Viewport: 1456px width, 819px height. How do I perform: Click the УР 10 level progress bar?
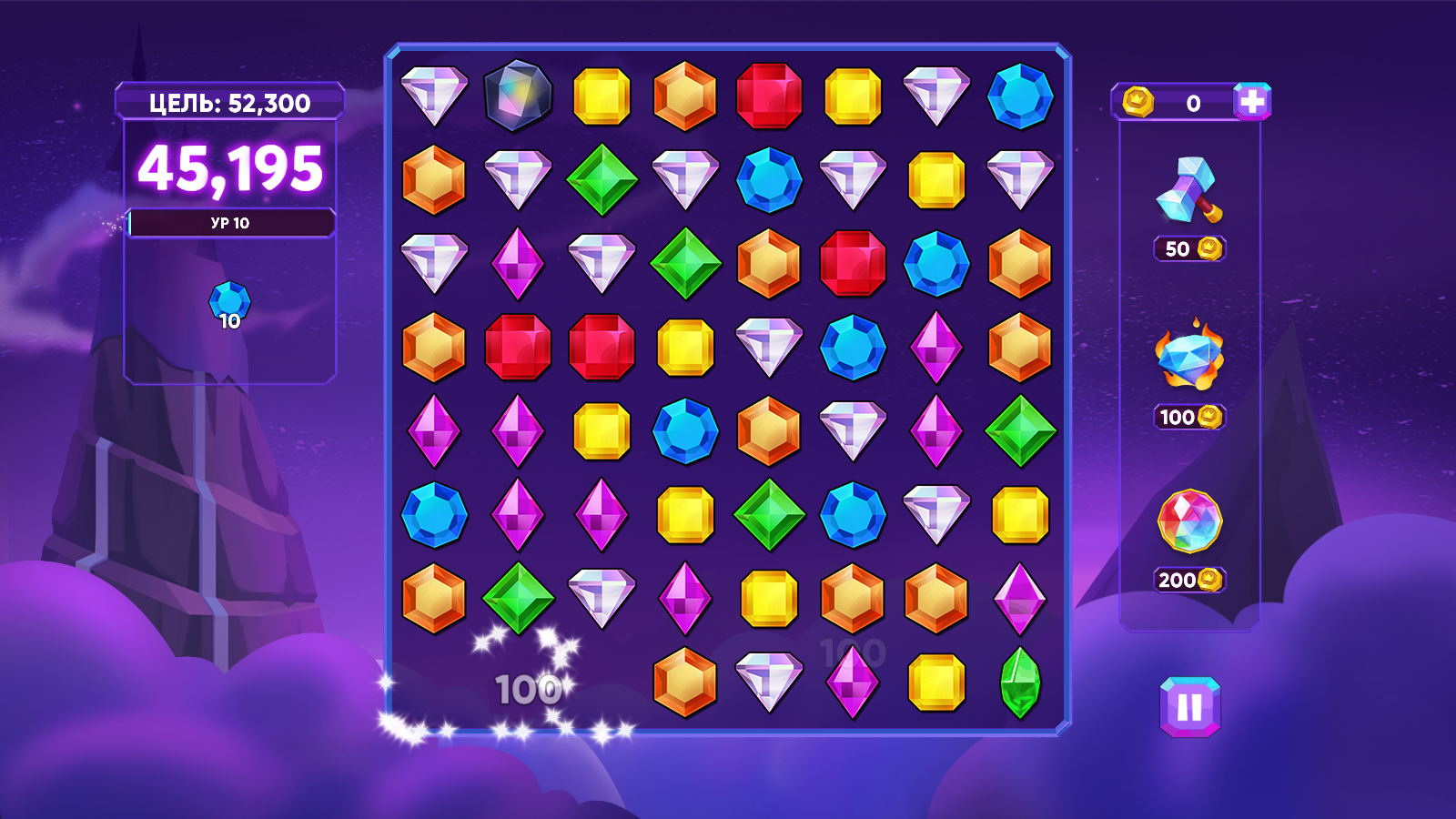click(x=230, y=221)
